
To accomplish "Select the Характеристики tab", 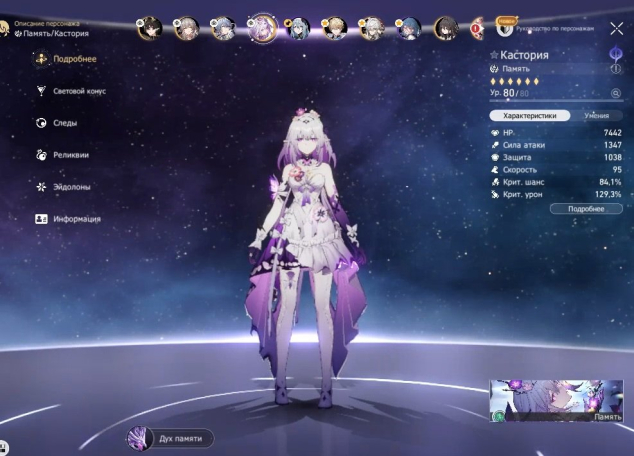I will pyautogui.click(x=530, y=116).
